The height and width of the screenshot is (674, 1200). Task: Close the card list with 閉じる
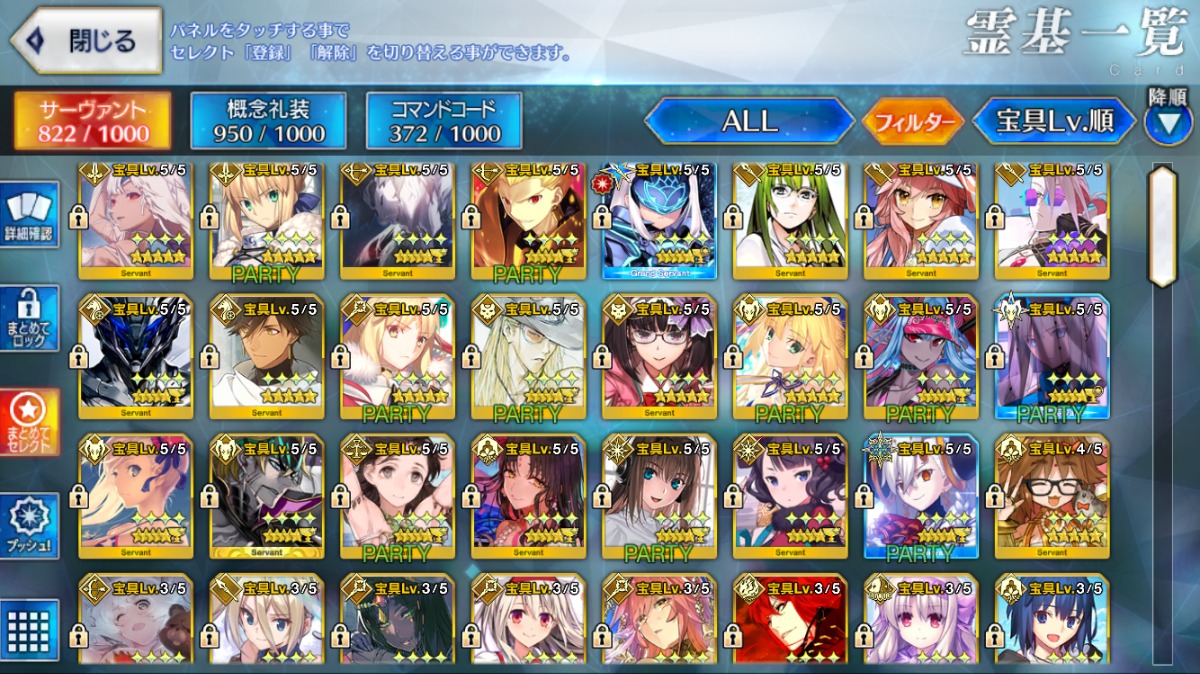click(x=86, y=41)
